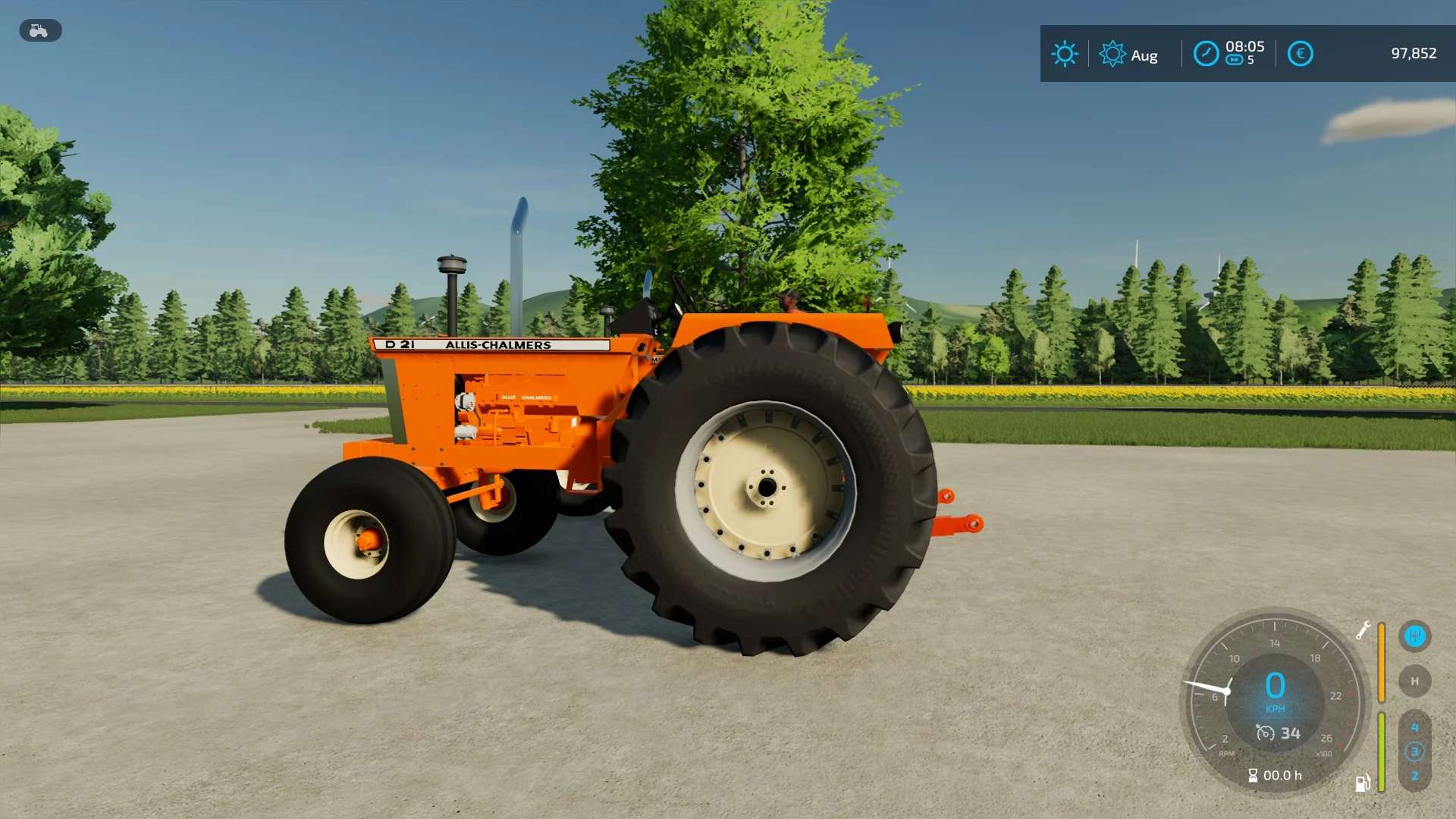Click the hourglass operating hours icon
The width and height of the screenshot is (1456, 819).
(x=1253, y=775)
